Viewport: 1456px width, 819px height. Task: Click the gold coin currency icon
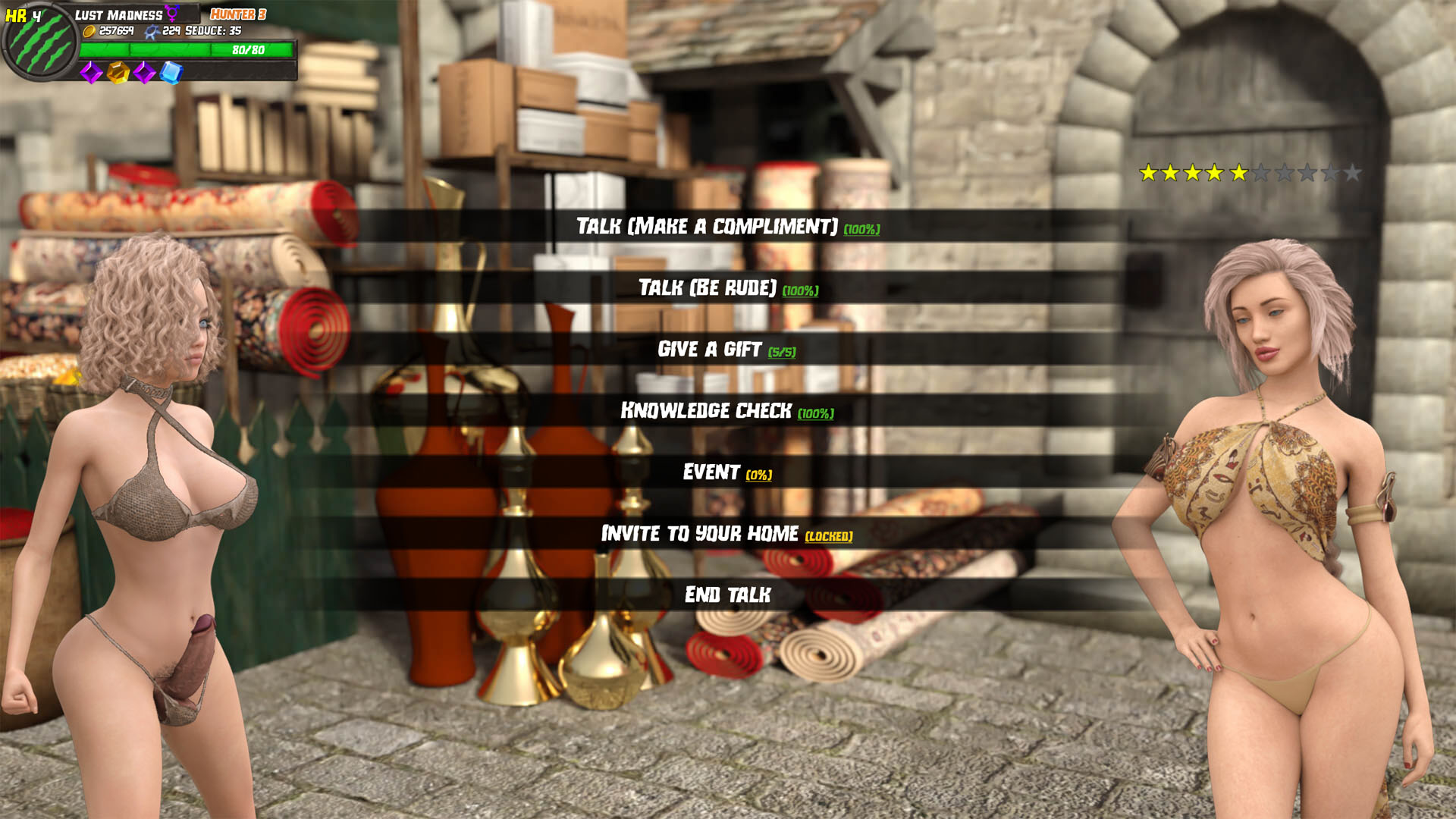point(89,33)
